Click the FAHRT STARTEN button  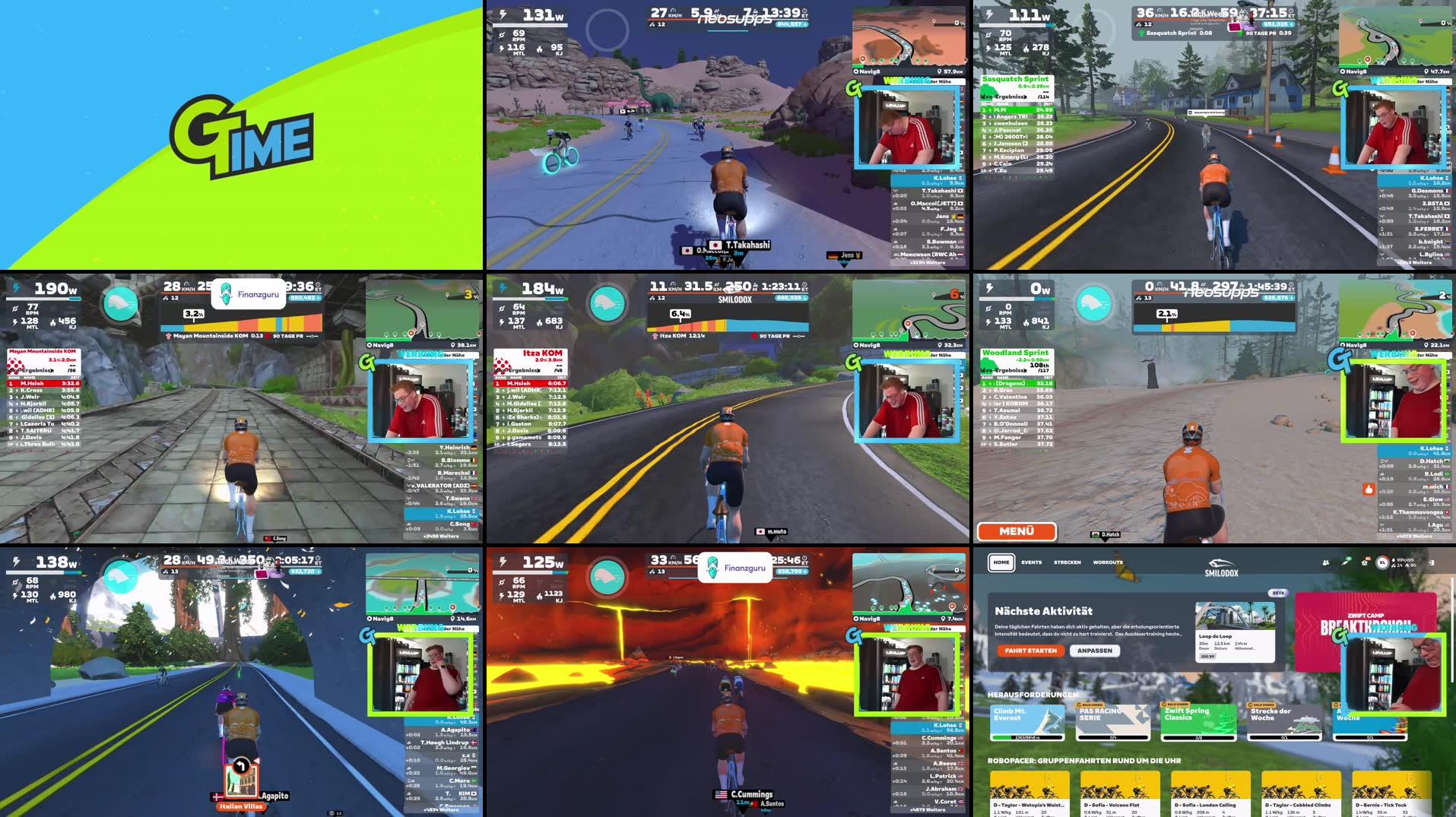click(1030, 651)
